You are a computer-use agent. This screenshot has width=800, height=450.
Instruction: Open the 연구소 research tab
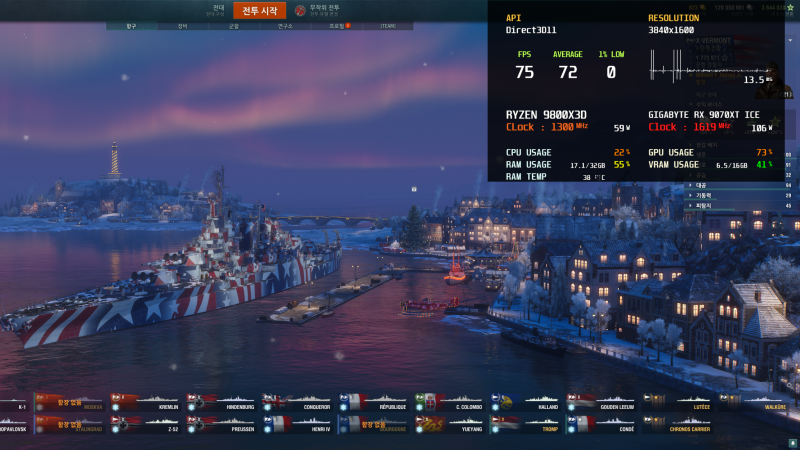coord(284,26)
